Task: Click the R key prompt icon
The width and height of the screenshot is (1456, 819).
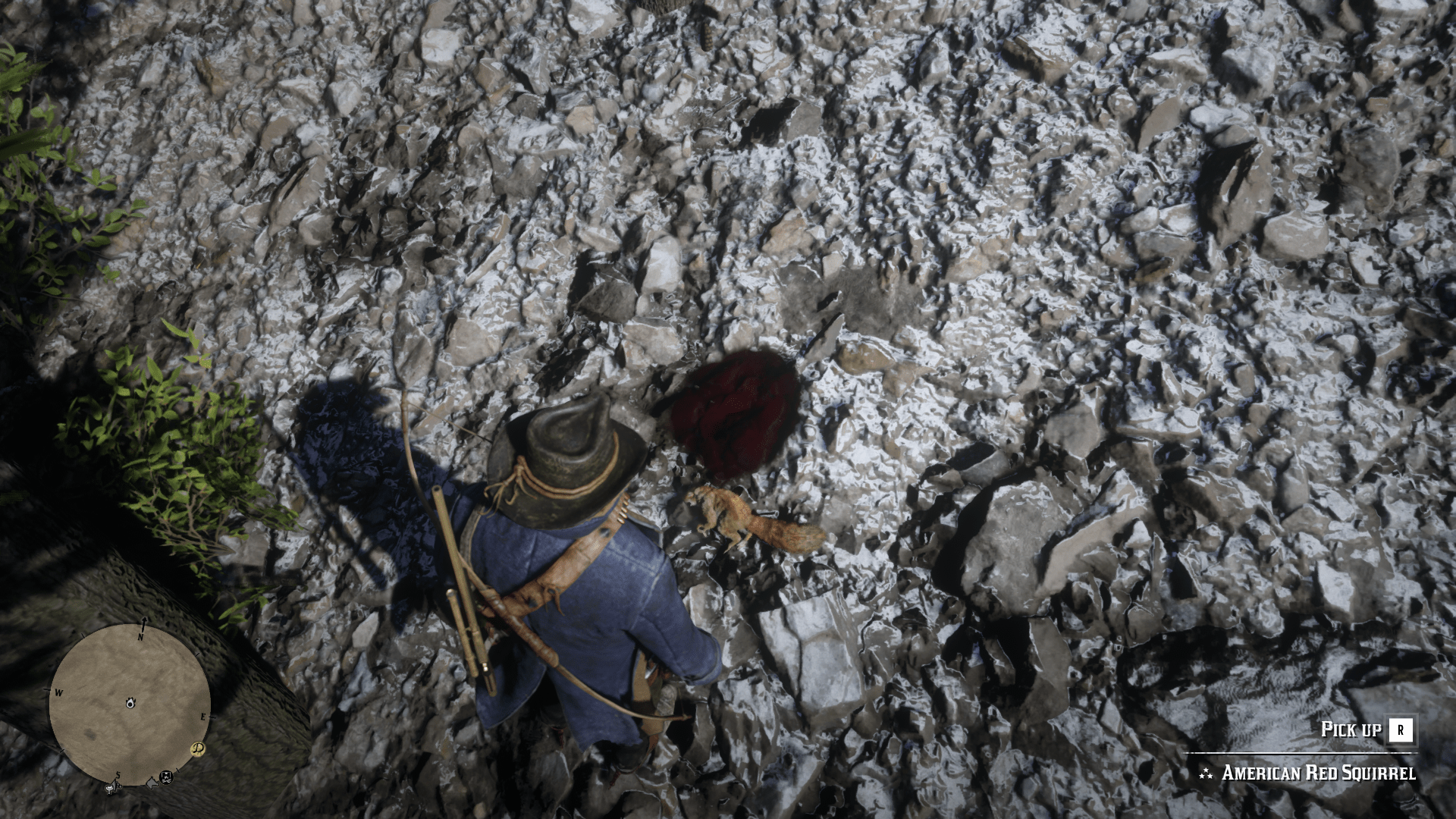Action: [x=1401, y=730]
